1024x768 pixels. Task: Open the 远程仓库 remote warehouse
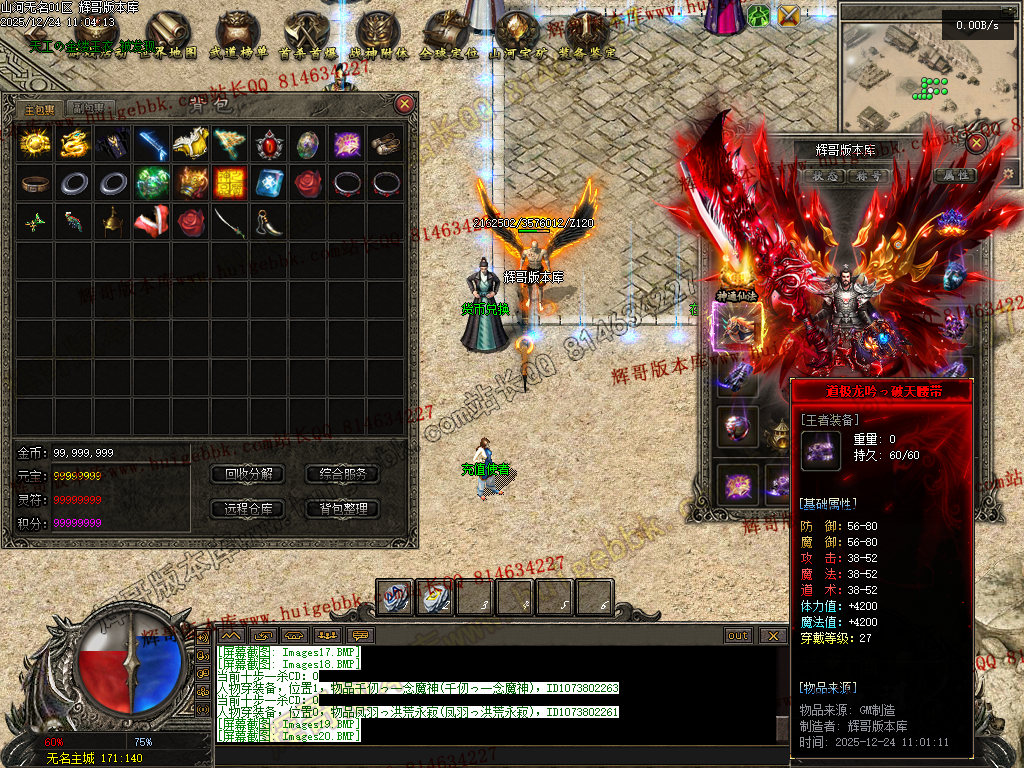click(248, 509)
